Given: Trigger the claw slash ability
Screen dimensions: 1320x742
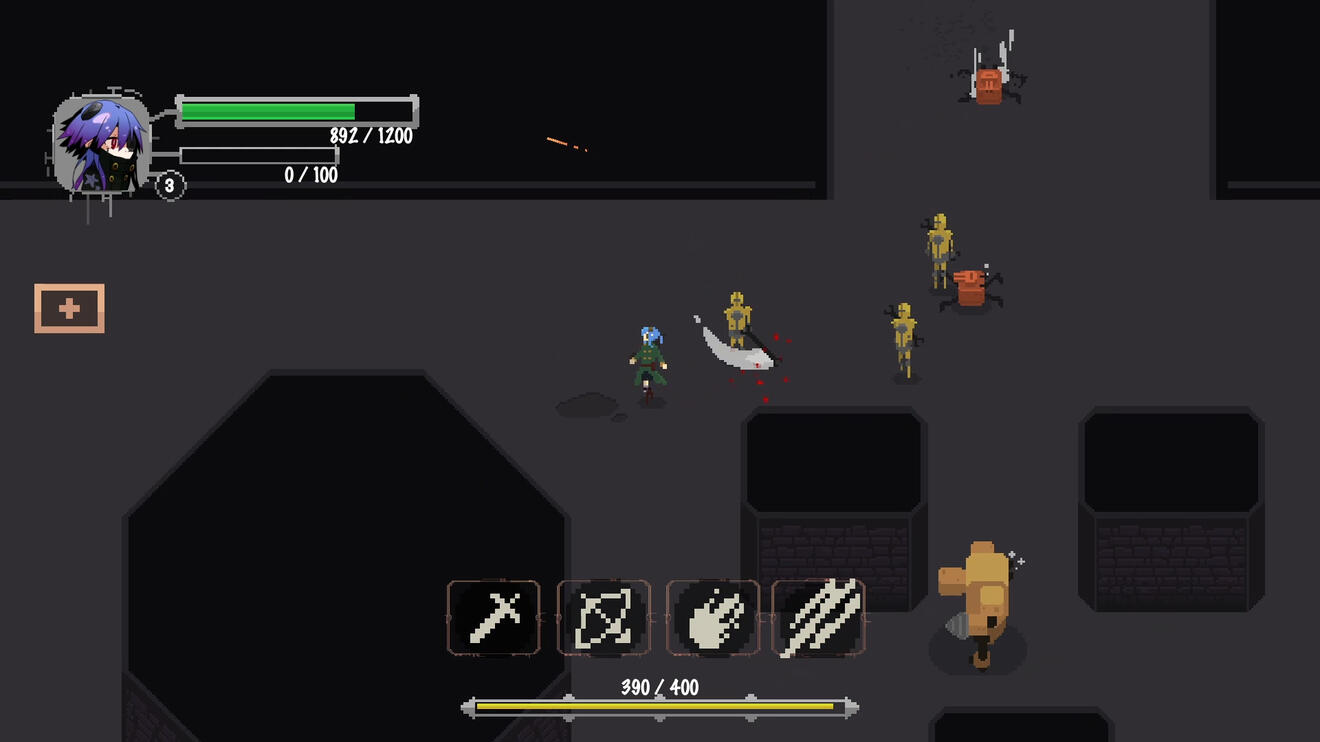Looking at the screenshot, I should (x=819, y=618).
